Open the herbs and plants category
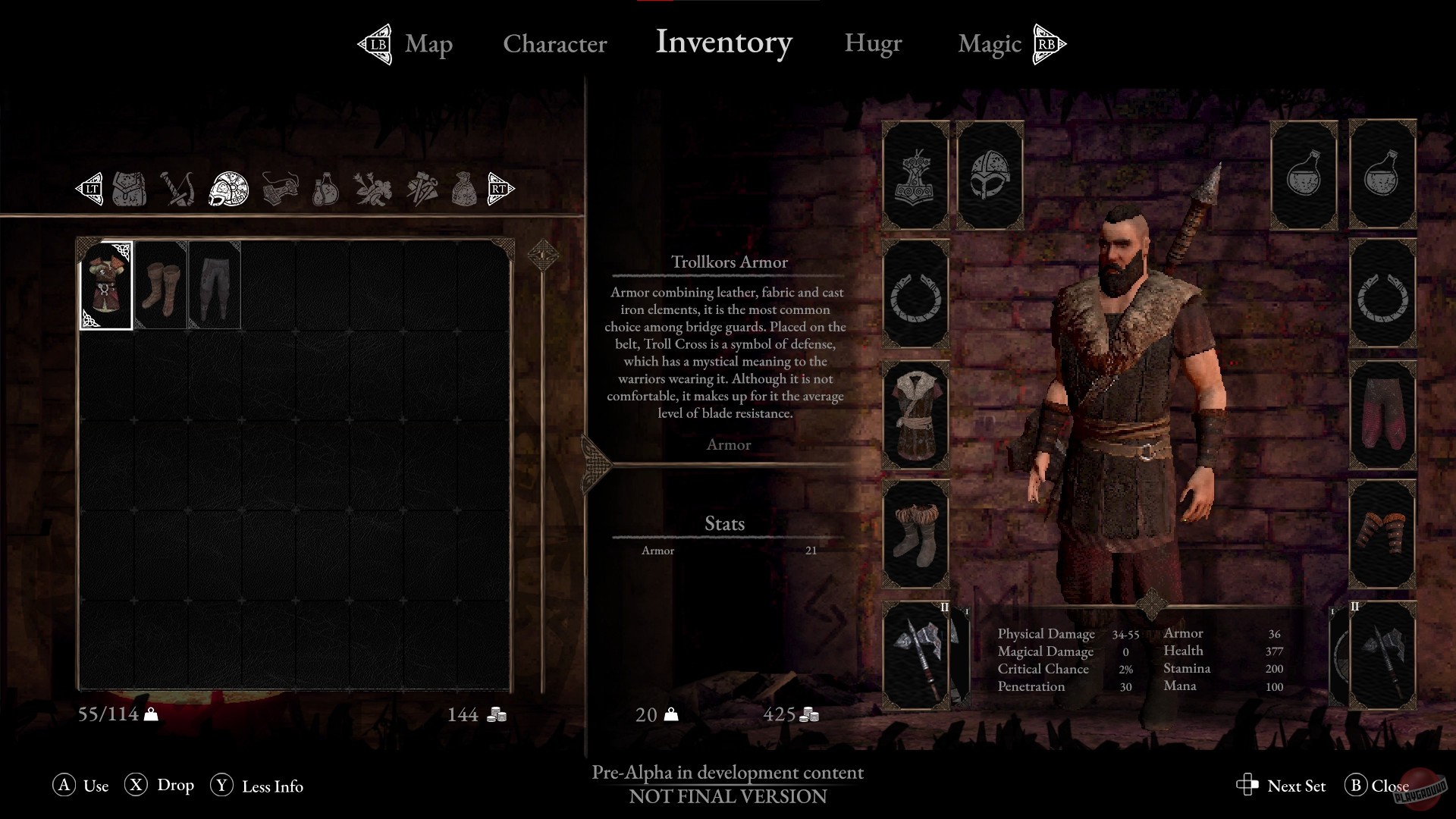Viewport: 1456px width, 819px height. (x=374, y=190)
